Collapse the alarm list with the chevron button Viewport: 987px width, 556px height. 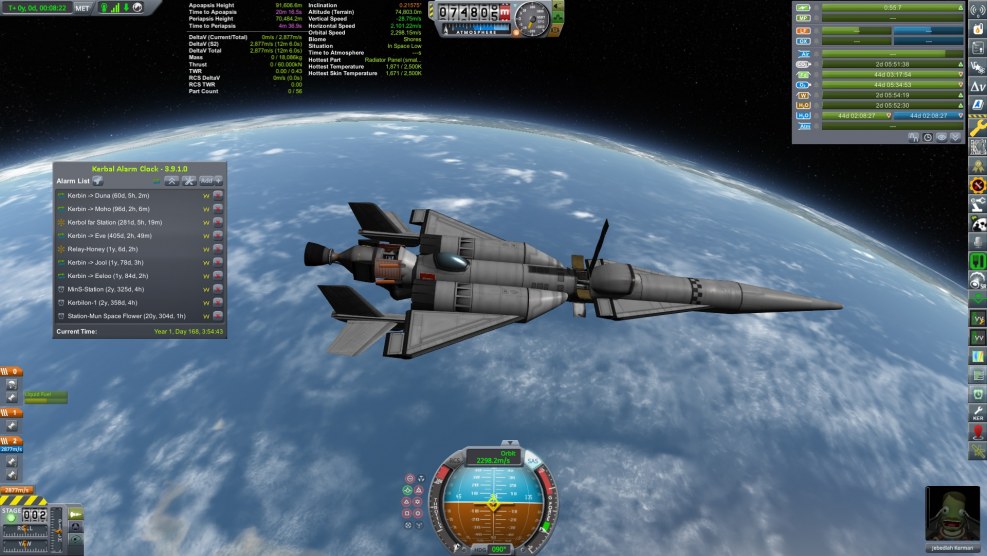point(171,181)
